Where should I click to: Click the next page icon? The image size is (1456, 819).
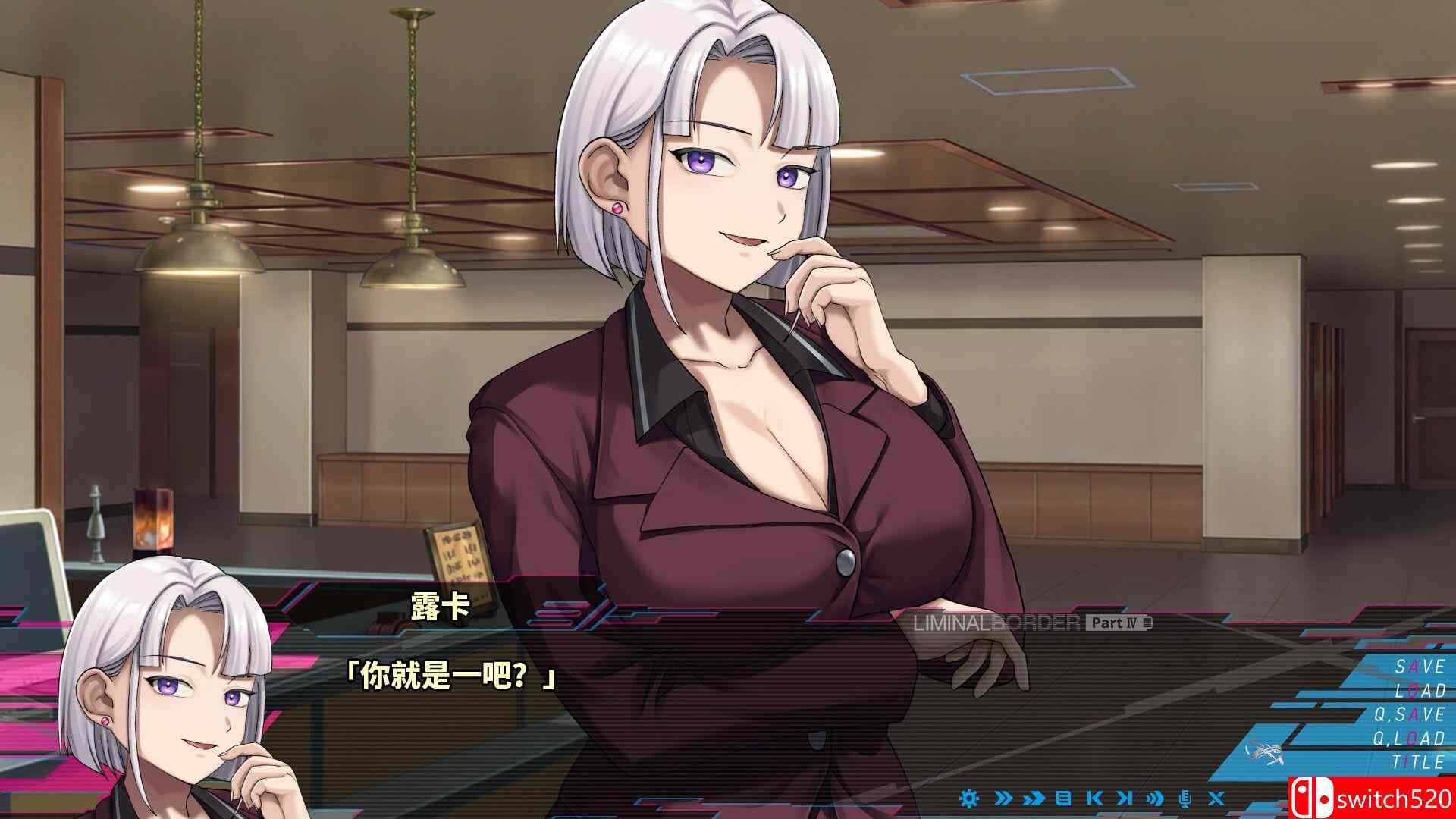[1125, 798]
